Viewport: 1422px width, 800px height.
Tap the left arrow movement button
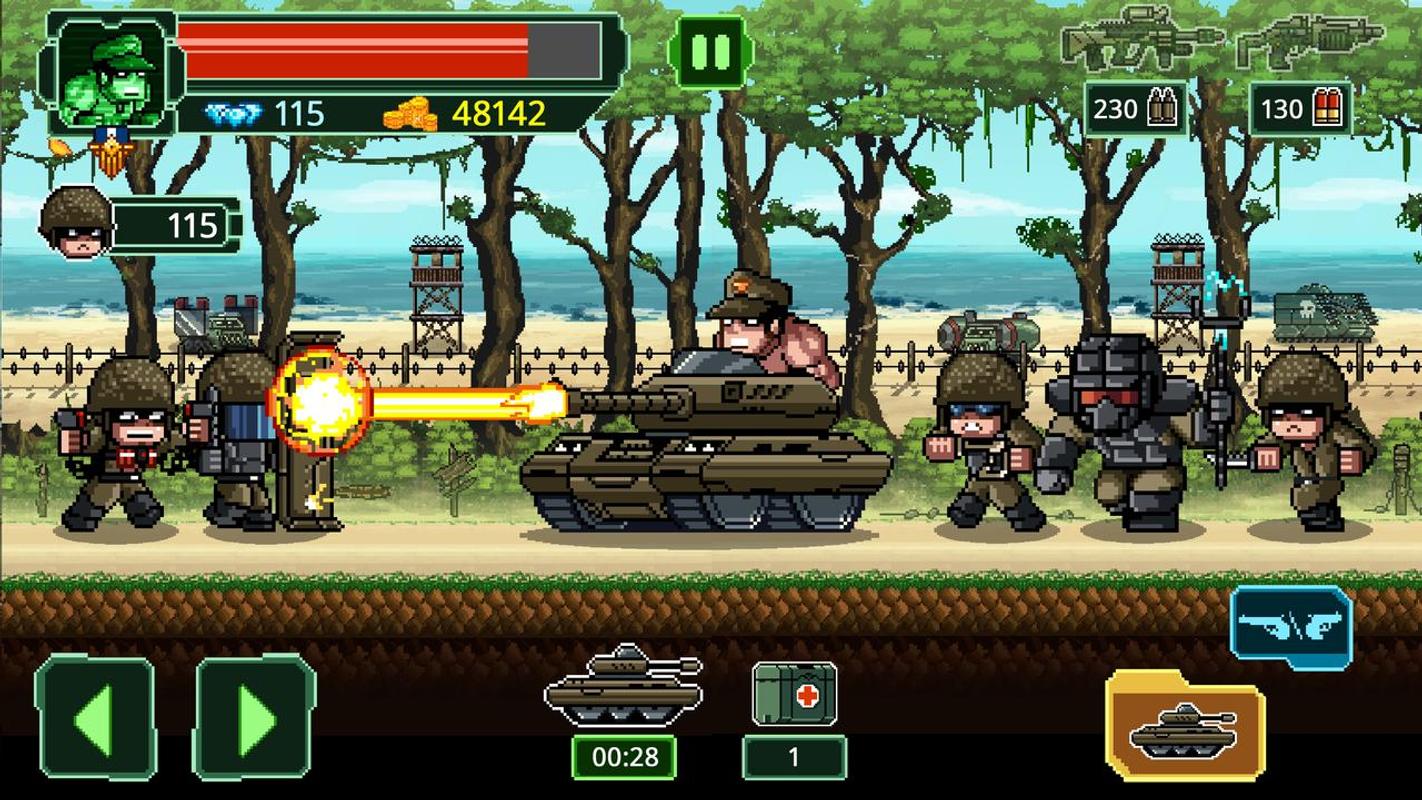click(95, 716)
